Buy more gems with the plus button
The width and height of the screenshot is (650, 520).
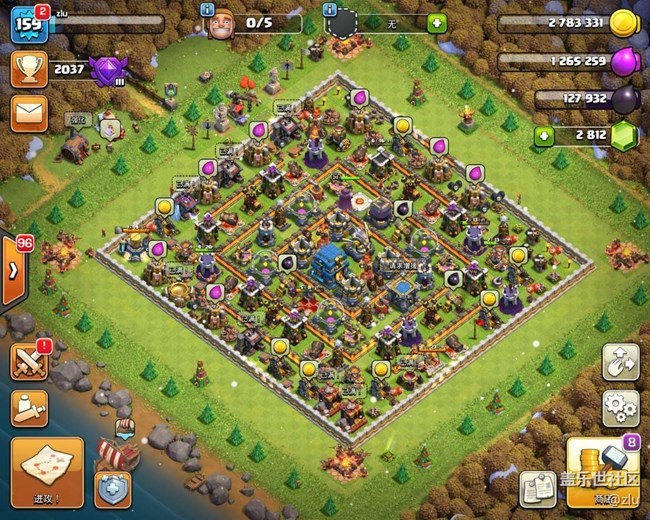point(543,135)
